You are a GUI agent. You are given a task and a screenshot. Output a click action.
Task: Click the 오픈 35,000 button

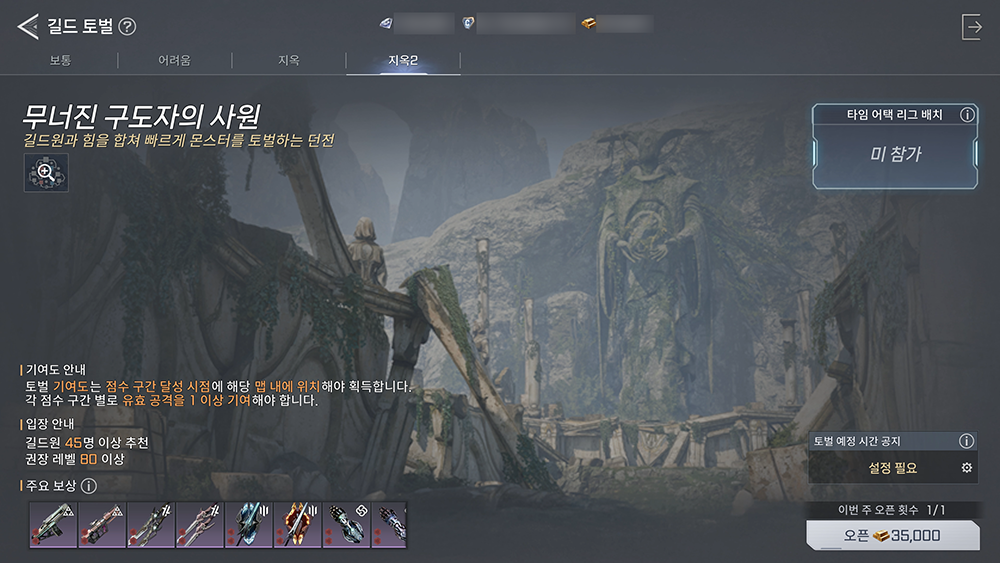[x=893, y=535]
